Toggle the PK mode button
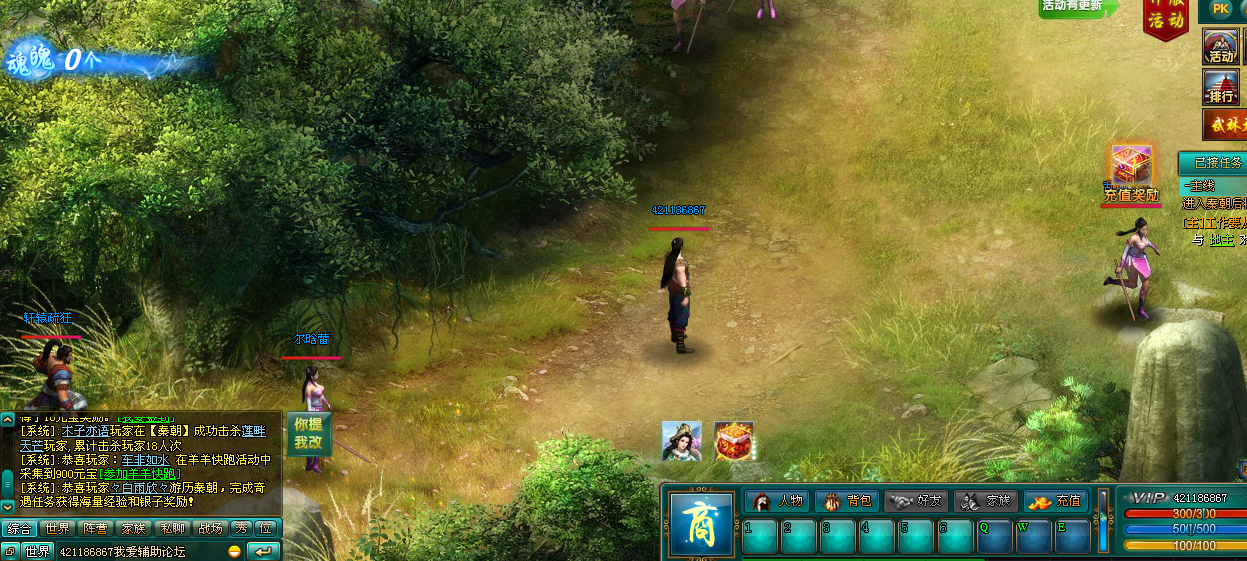Viewport: 1247px width, 561px height. 1220,9
